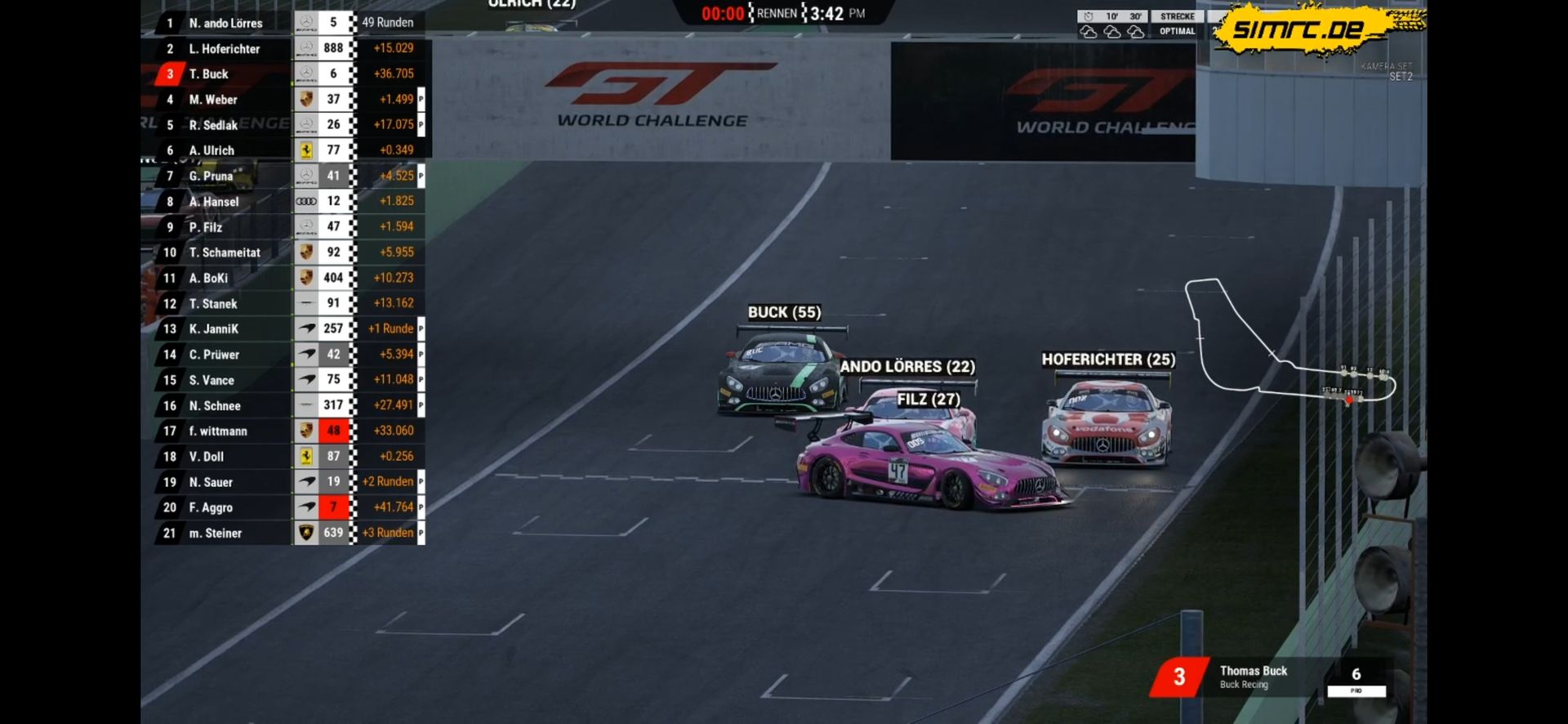Select M. Weber in the standings
This screenshot has width=1568, height=724.
click(x=213, y=100)
